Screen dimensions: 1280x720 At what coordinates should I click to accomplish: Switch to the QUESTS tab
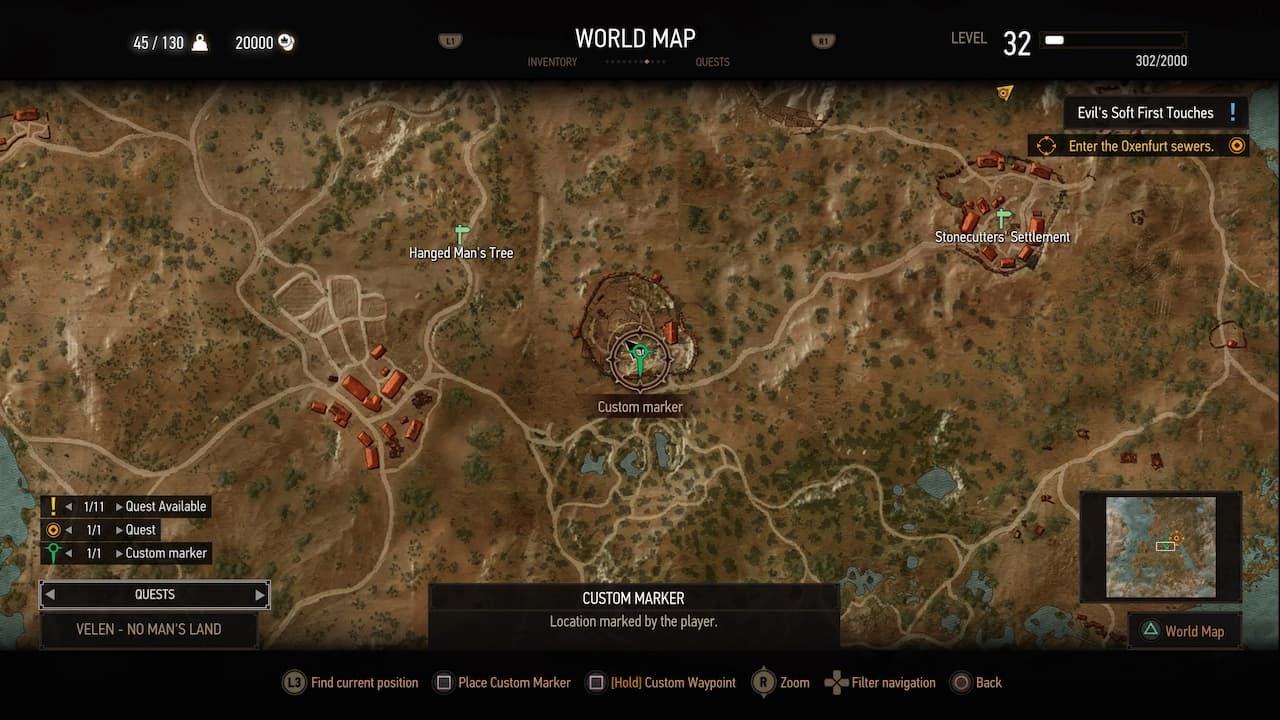(713, 61)
